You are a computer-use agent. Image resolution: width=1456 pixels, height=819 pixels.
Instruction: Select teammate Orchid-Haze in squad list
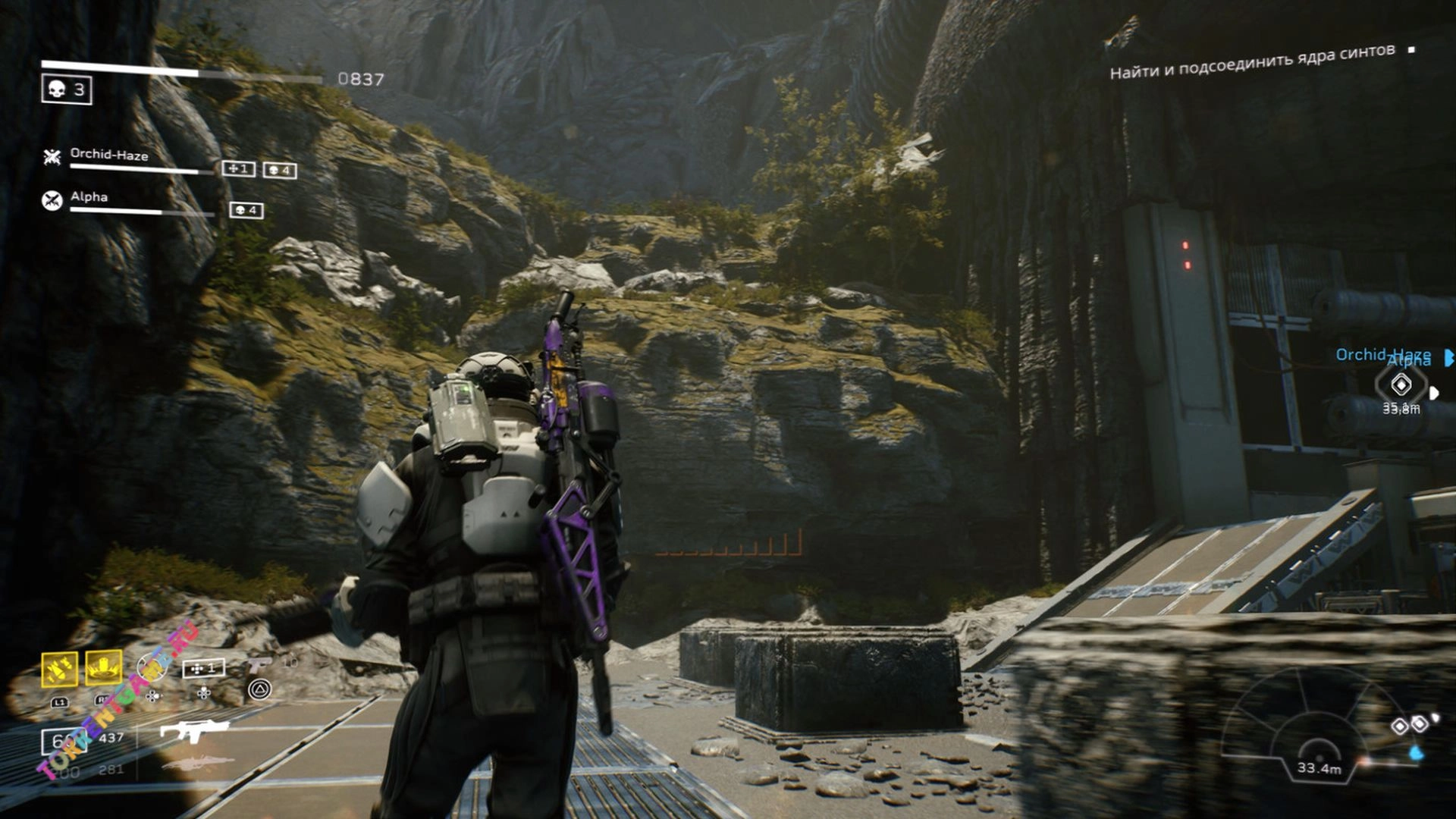click(109, 155)
